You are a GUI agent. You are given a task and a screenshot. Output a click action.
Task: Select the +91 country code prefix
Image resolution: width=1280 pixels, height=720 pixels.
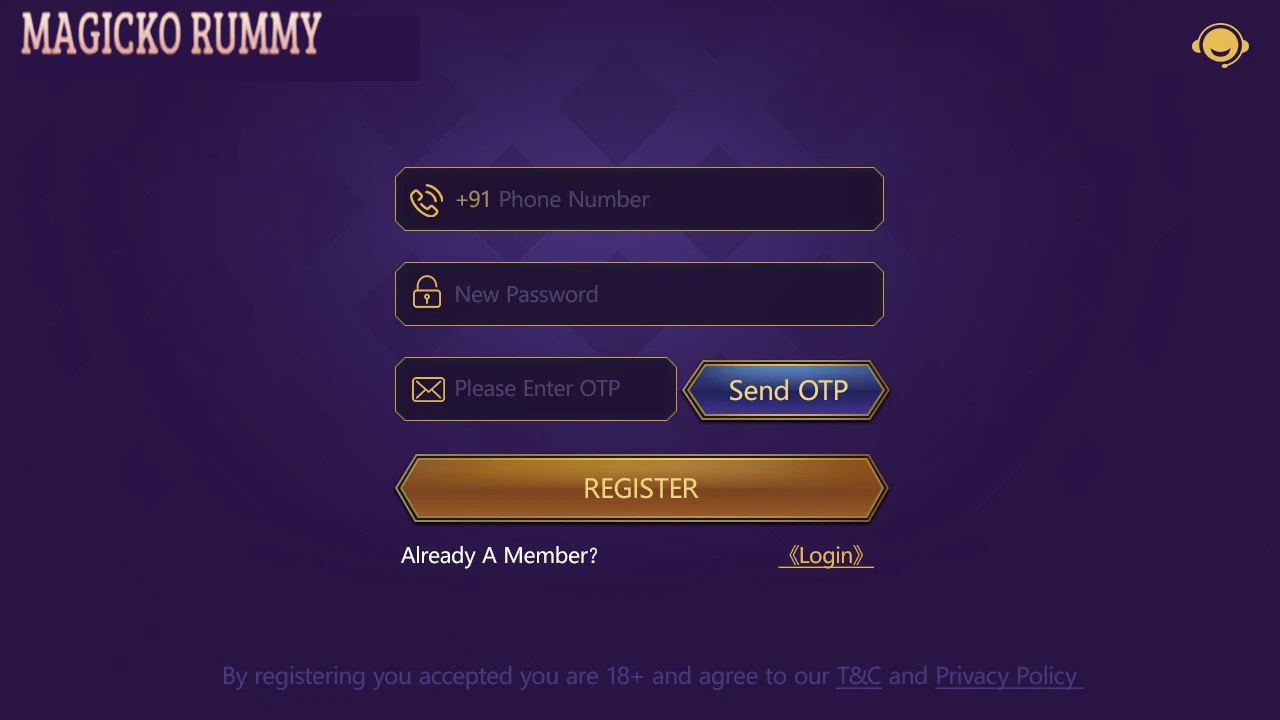point(473,199)
